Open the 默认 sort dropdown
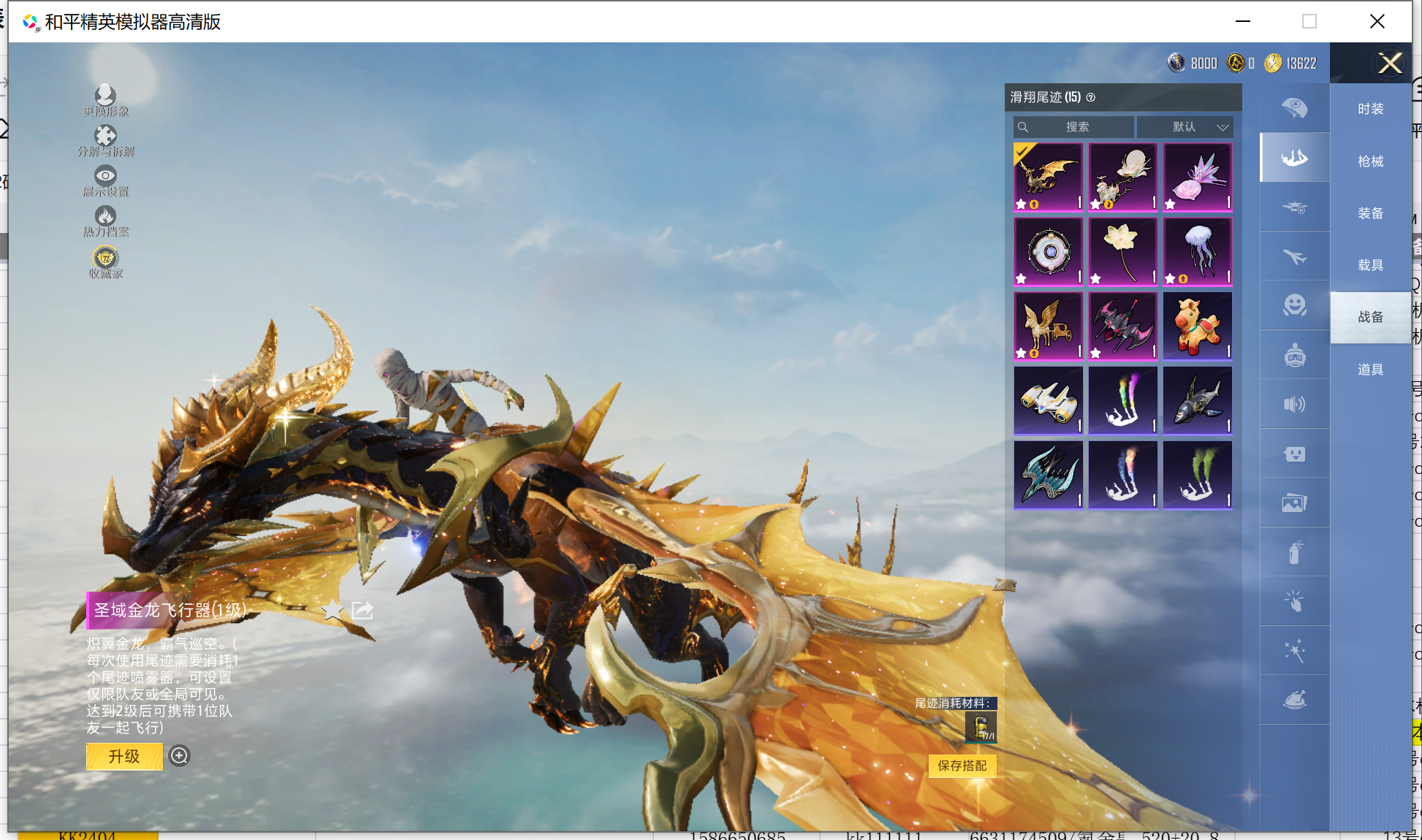This screenshot has height=840, width=1422. tap(1185, 127)
